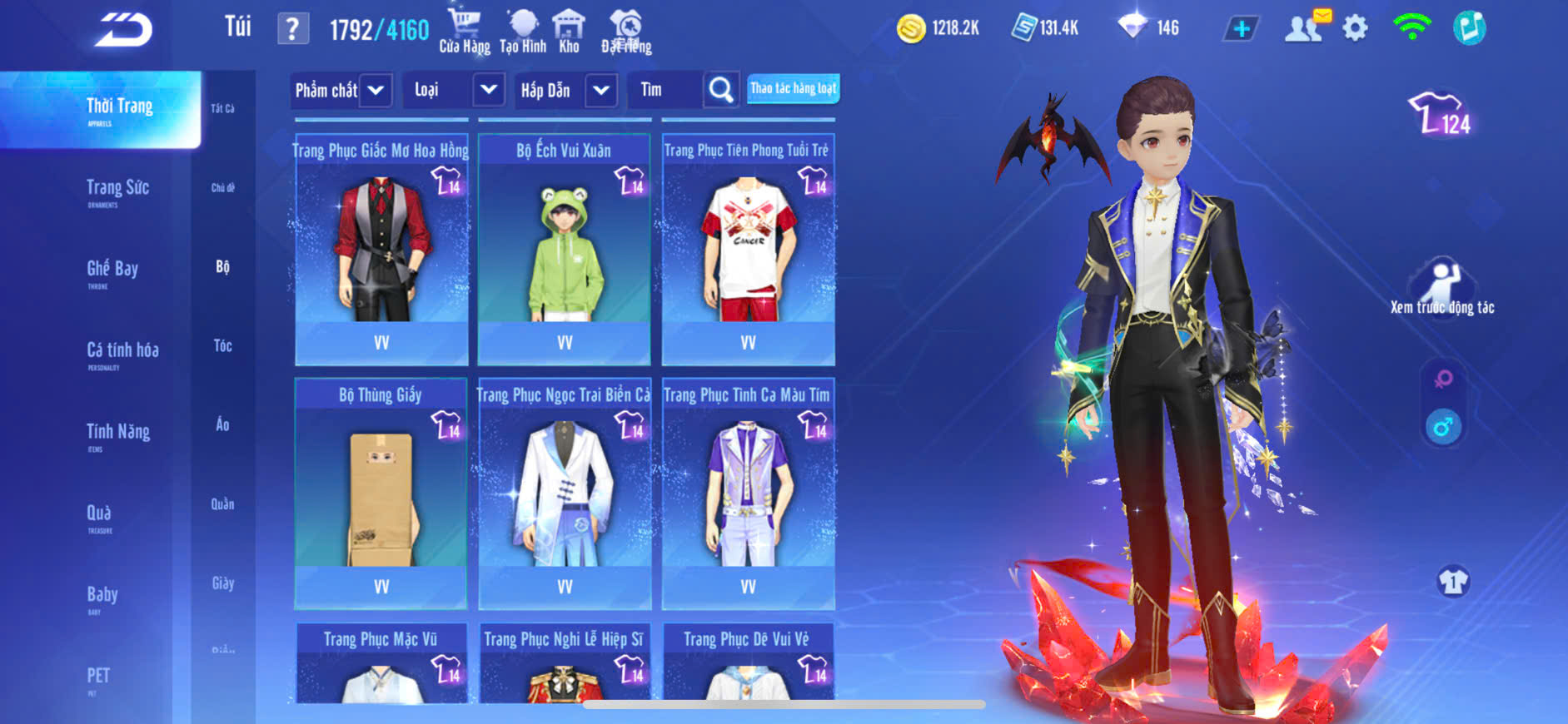Open Cửa Hàng shop
The height and width of the screenshot is (724, 1568).
pos(464,31)
